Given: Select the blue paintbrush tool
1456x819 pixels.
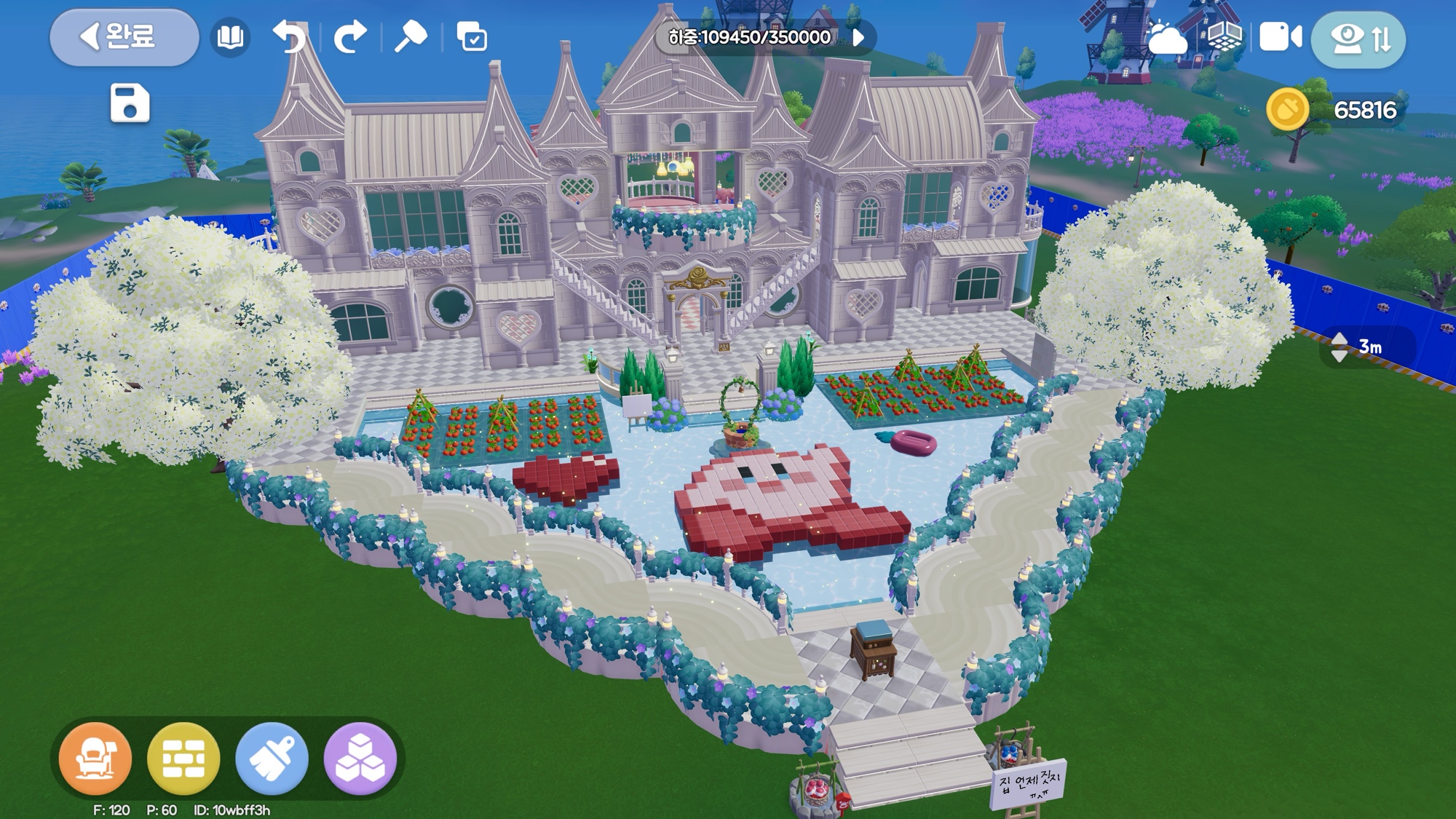Looking at the screenshot, I should [x=272, y=759].
